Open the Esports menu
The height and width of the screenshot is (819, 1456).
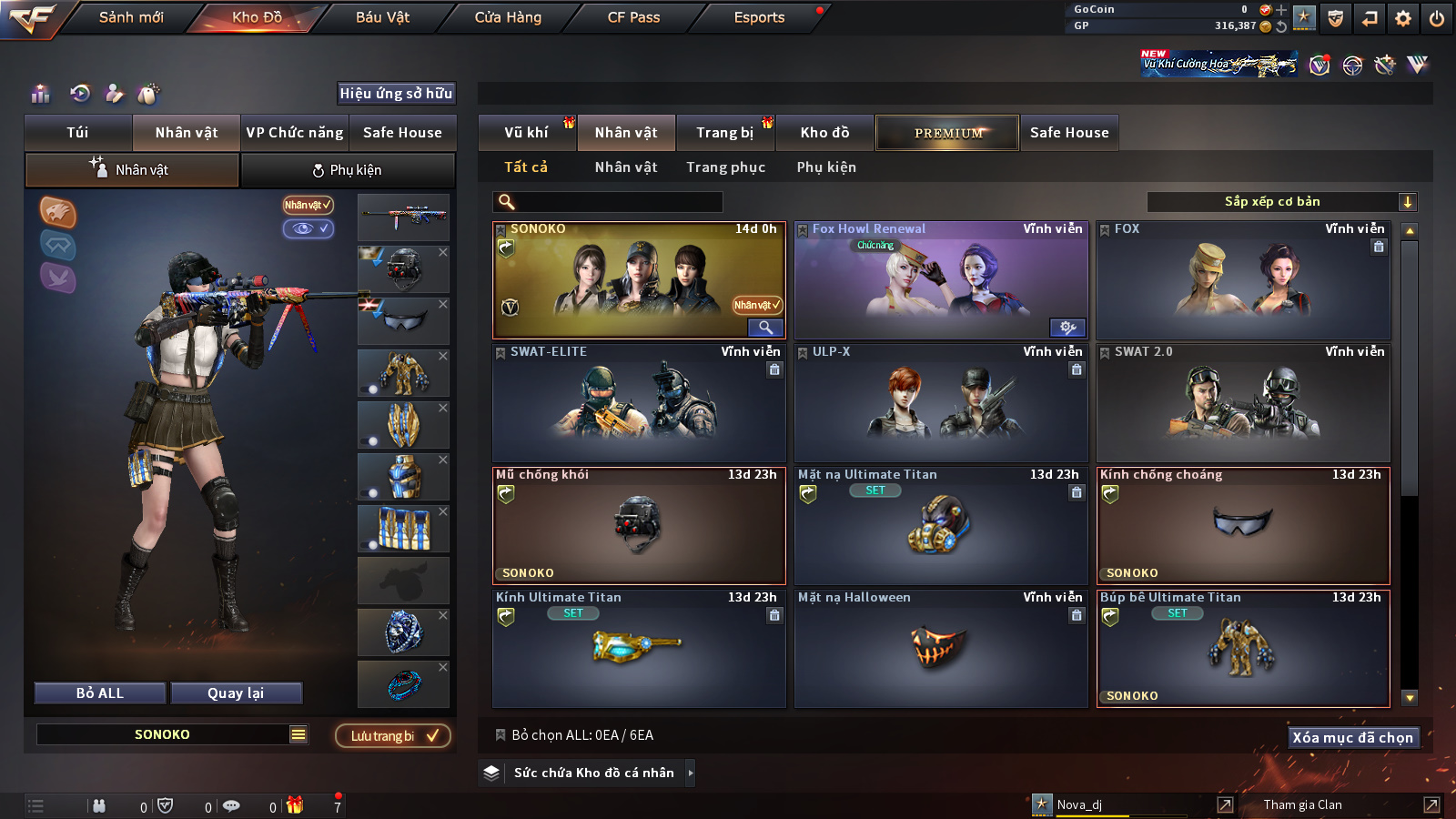759,17
